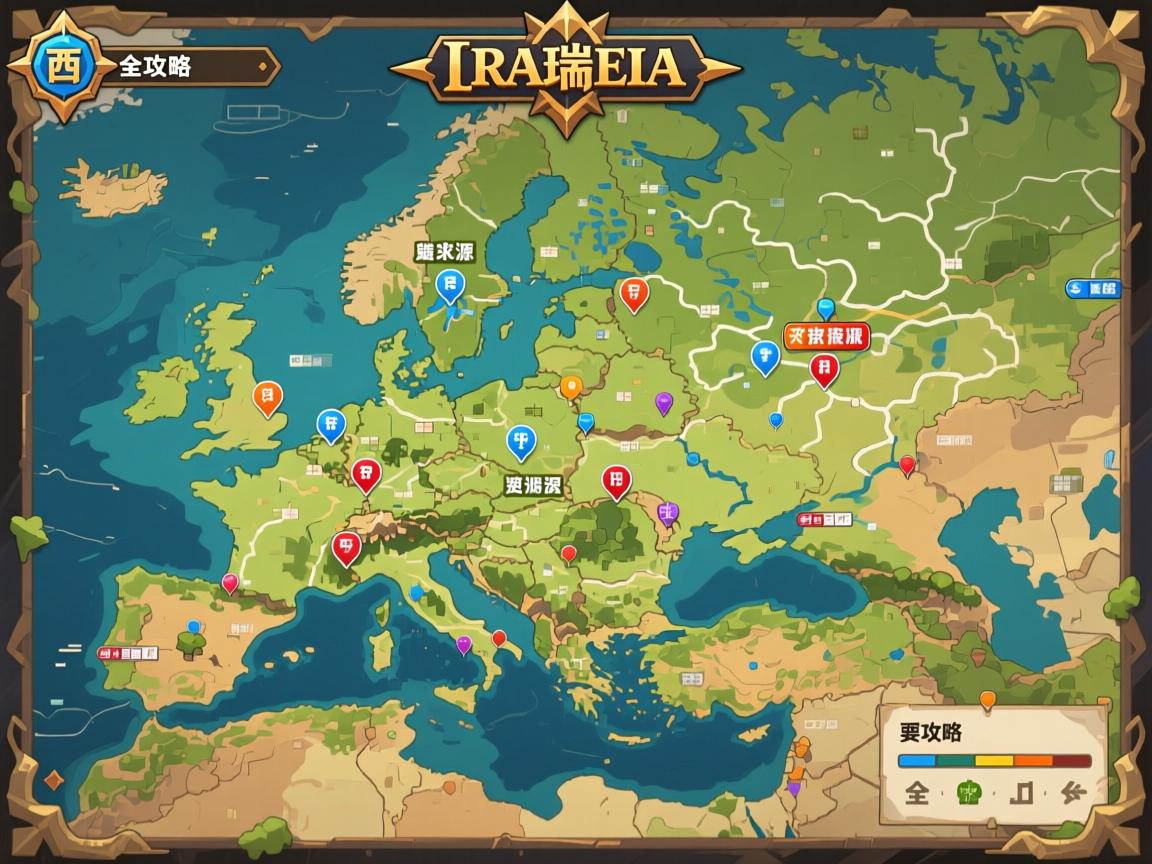Open the blue tag on the right edge

click(1093, 289)
